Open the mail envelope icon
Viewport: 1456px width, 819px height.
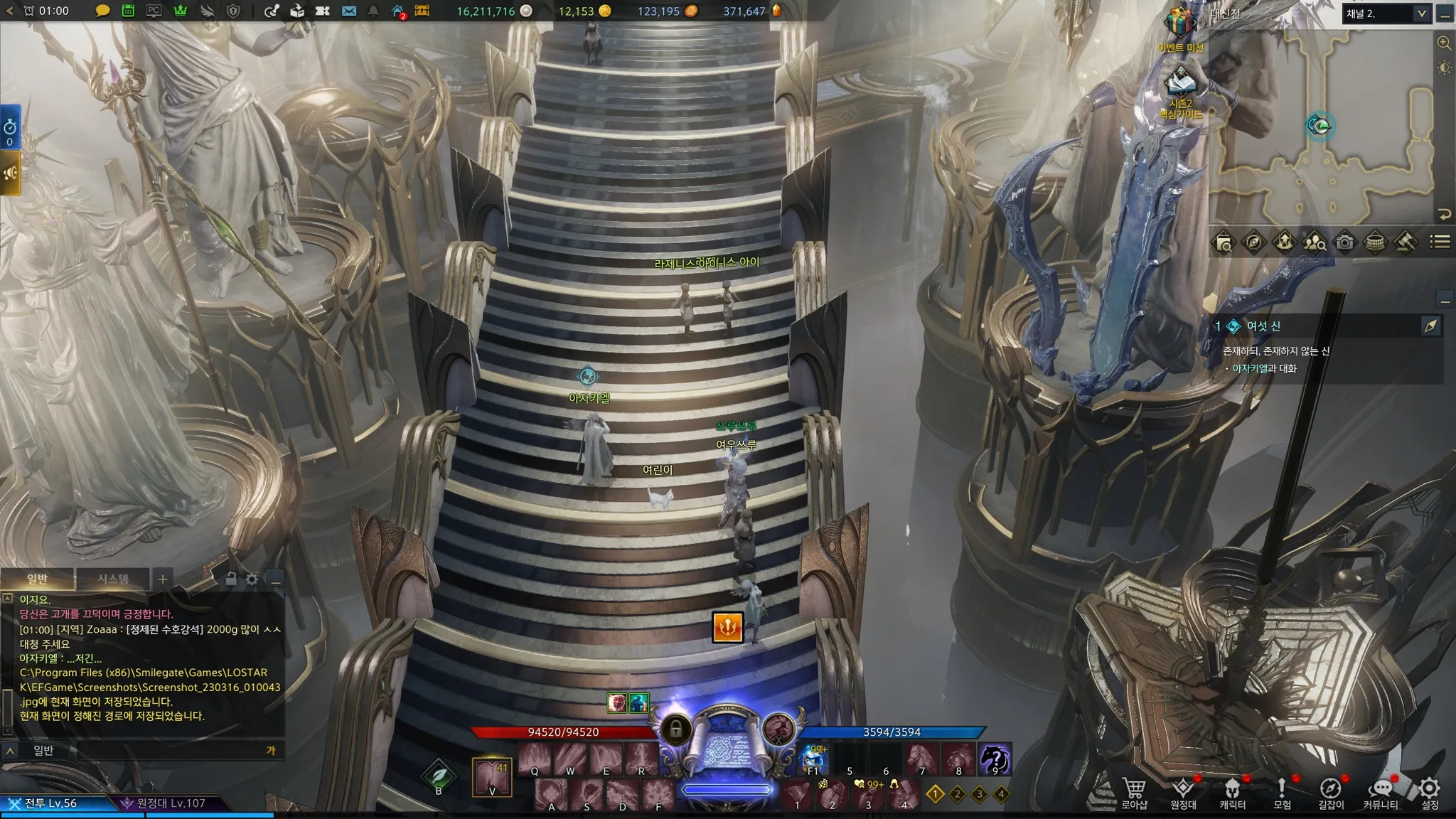tap(348, 11)
